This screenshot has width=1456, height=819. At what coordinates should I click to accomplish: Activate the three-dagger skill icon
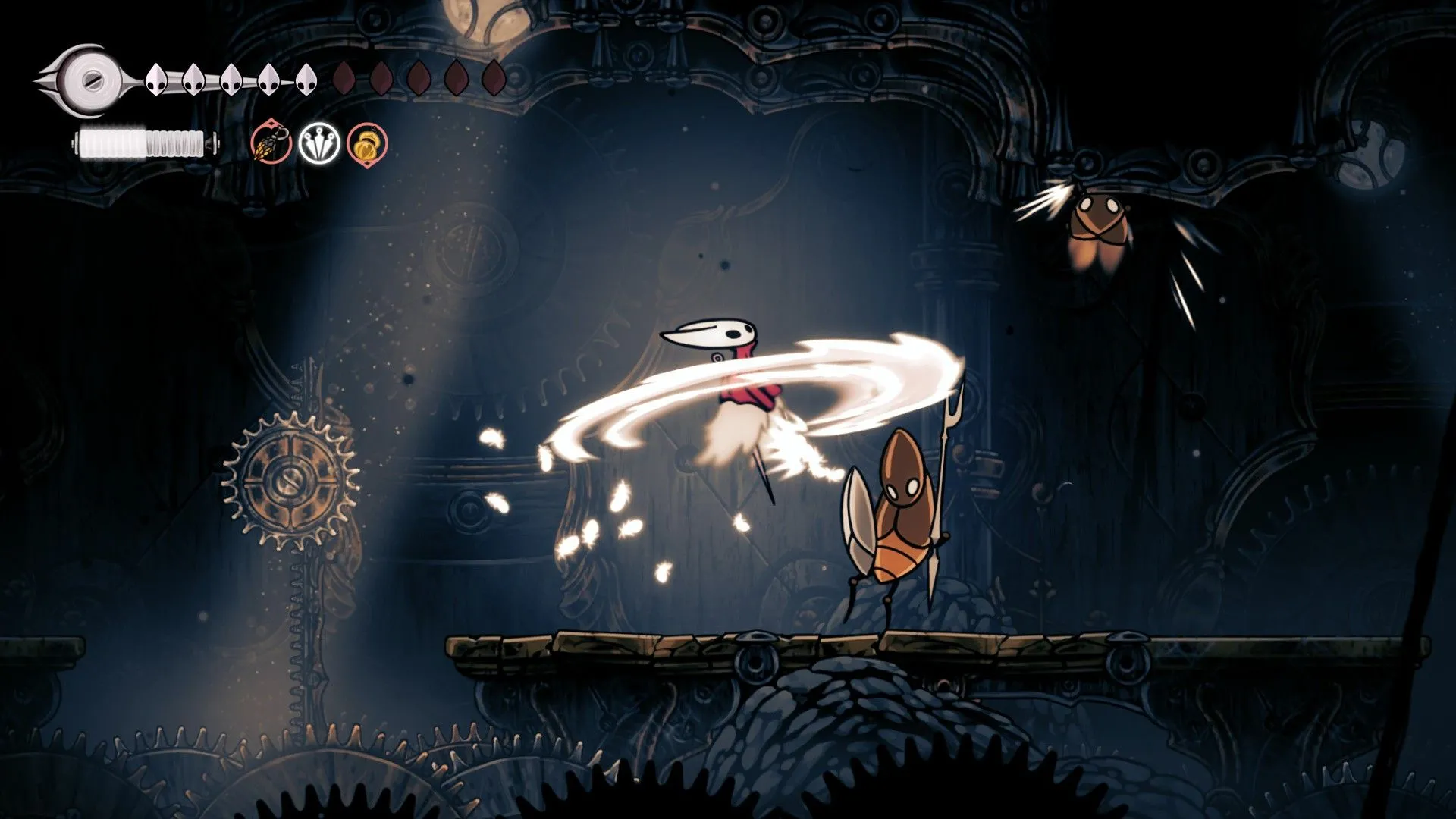tap(318, 142)
